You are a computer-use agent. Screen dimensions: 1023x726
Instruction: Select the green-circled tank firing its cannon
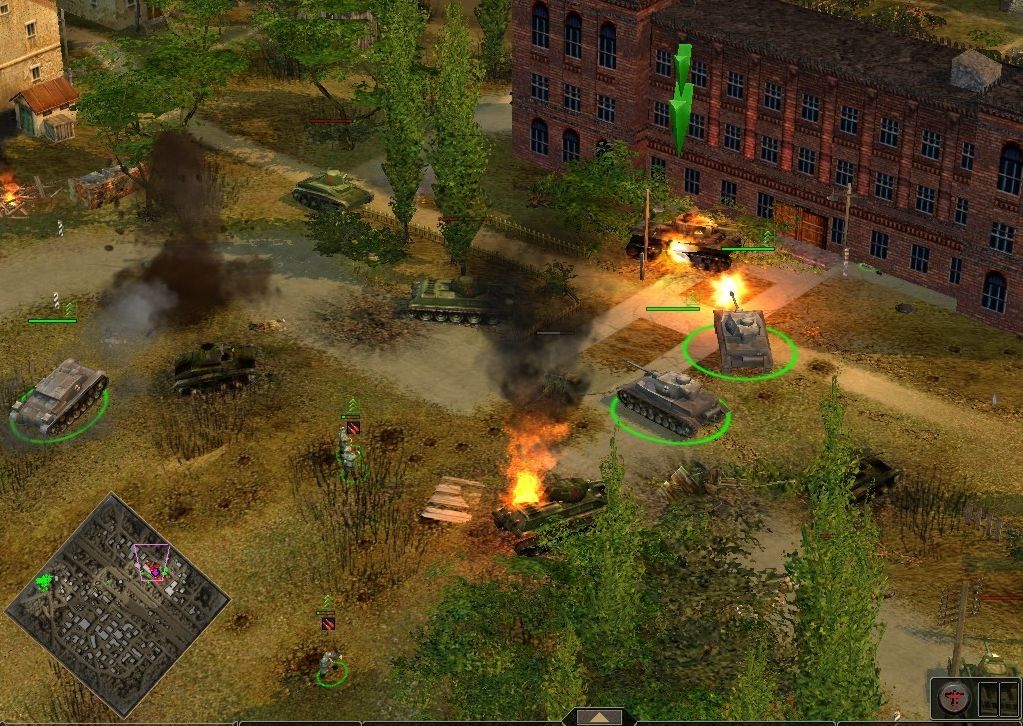(741, 340)
